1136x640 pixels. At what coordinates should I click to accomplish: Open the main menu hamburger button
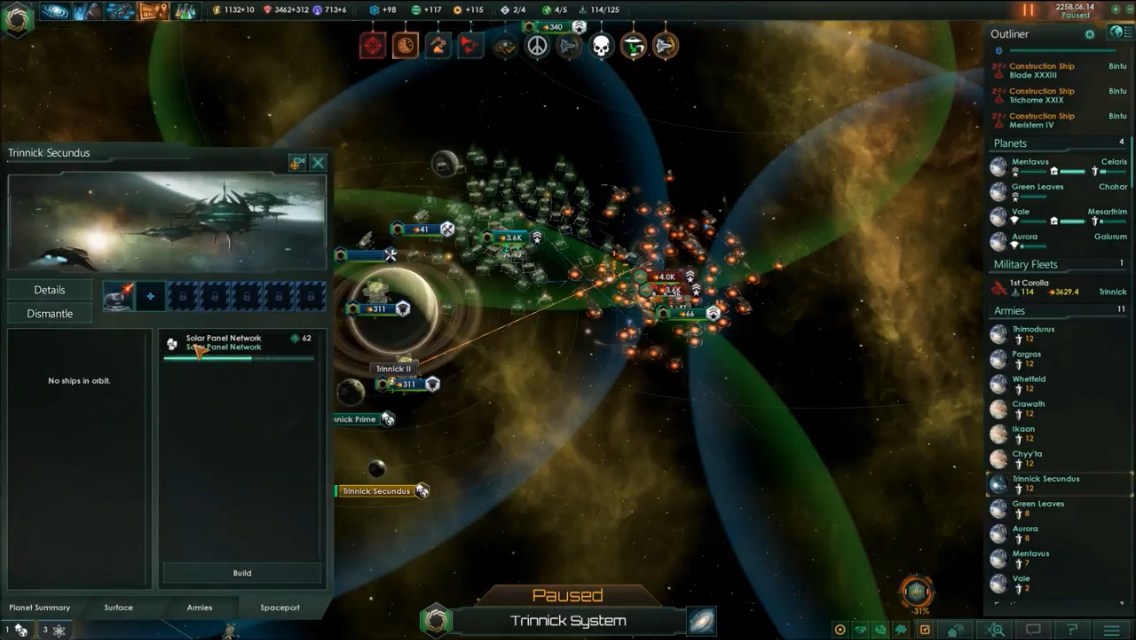point(1111,630)
